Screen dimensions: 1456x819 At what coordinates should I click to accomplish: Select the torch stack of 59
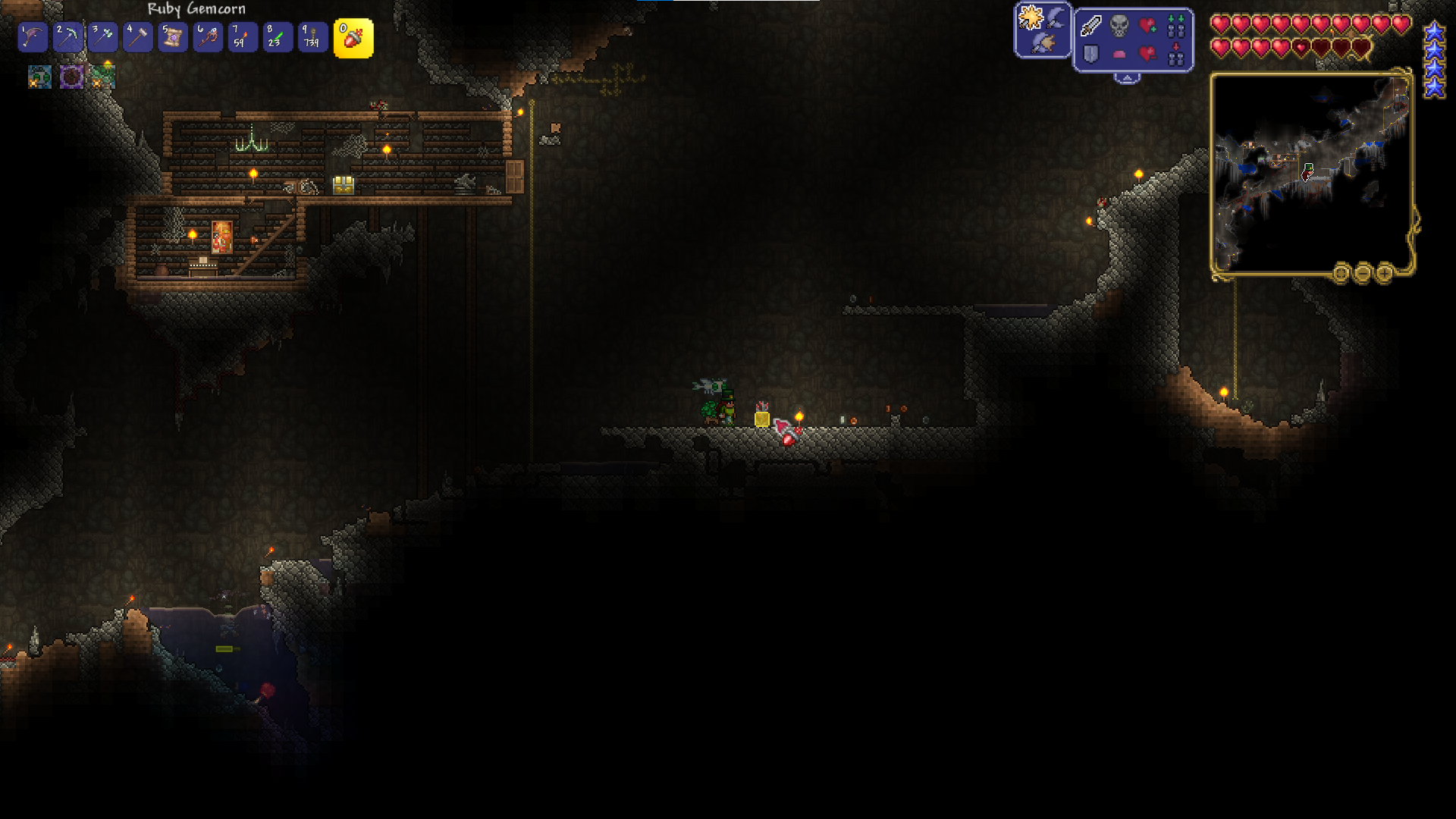(x=243, y=37)
